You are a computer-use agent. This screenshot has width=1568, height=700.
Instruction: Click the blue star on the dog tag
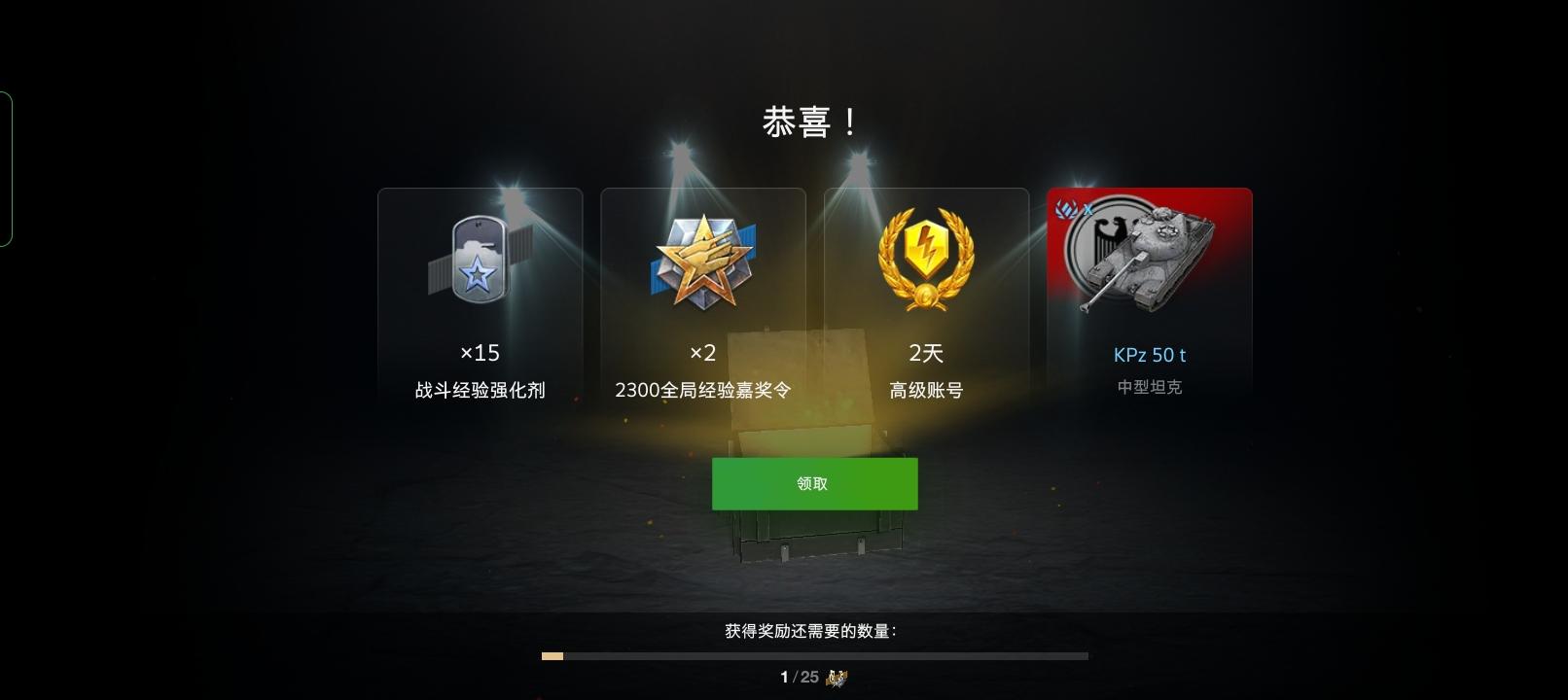(x=477, y=272)
